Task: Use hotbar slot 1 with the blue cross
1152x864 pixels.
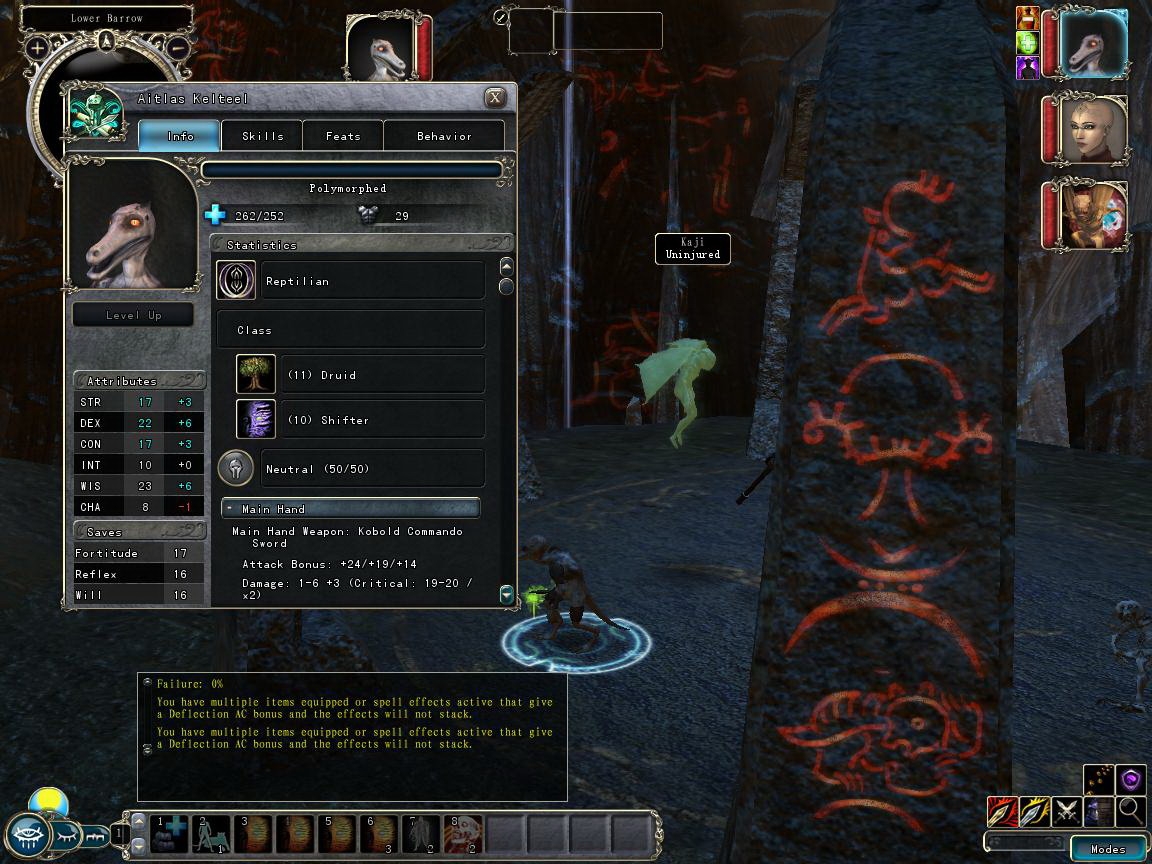Action: [170, 832]
